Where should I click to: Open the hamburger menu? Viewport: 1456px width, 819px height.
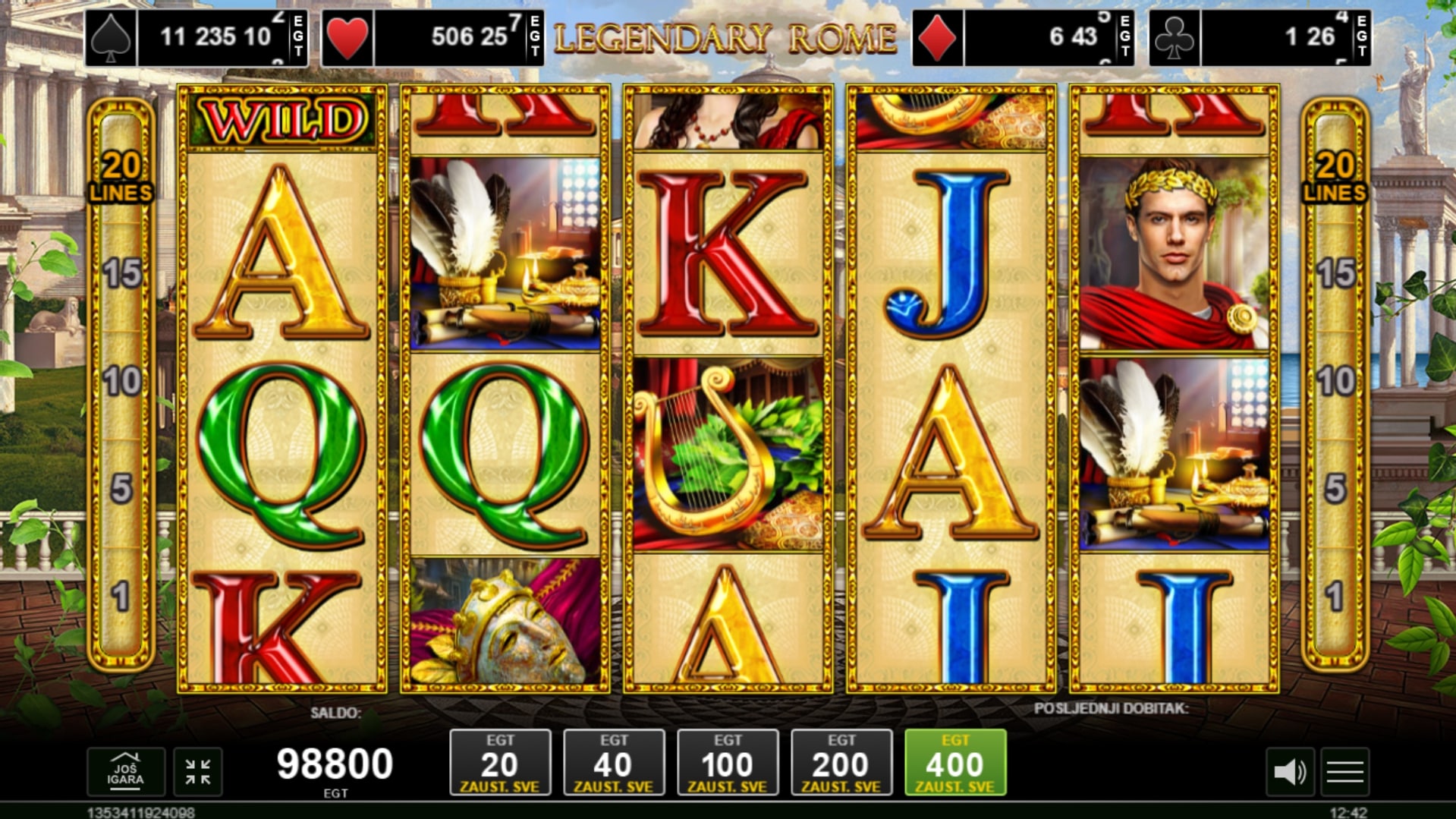tap(1345, 772)
